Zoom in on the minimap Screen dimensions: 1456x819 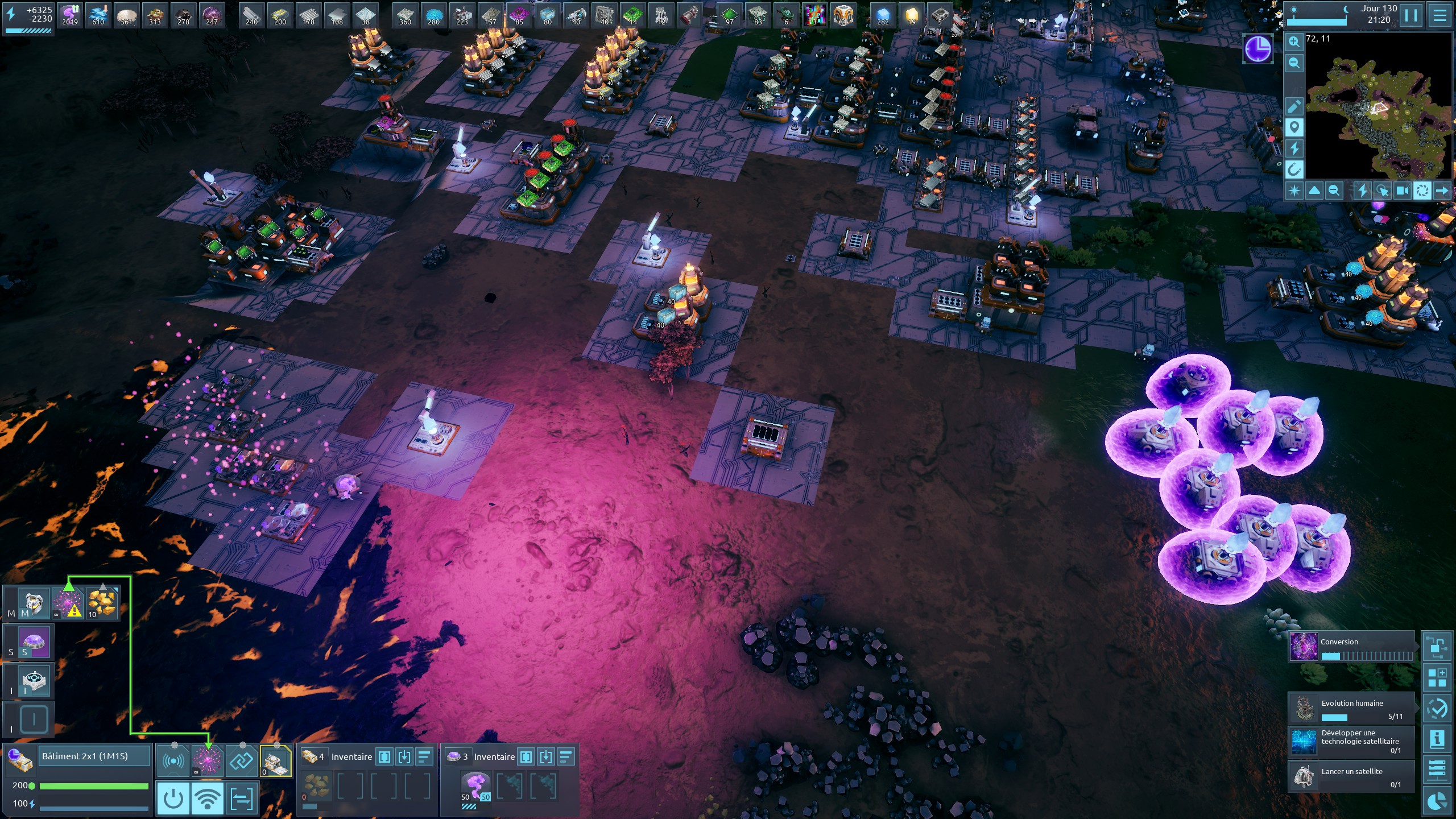click(x=1294, y=42)
